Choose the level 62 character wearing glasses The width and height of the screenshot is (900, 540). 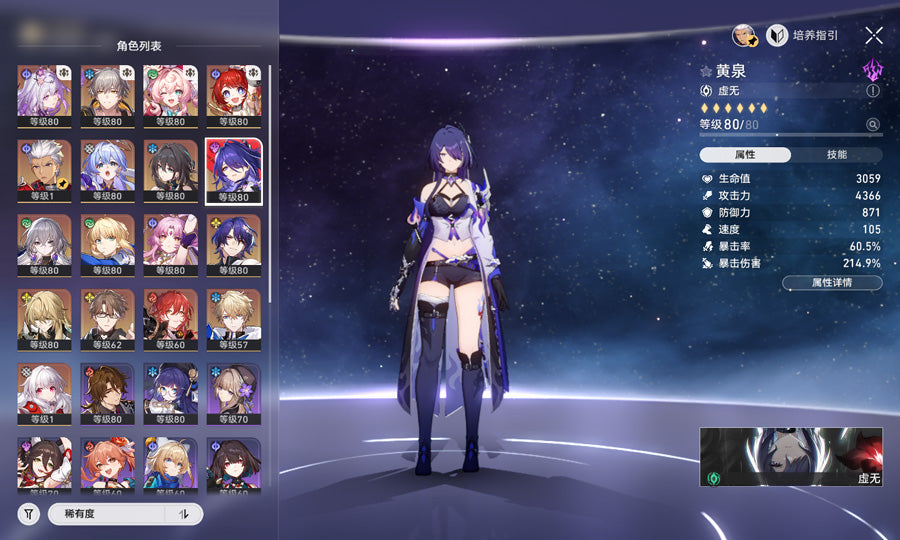coord(108,318)
